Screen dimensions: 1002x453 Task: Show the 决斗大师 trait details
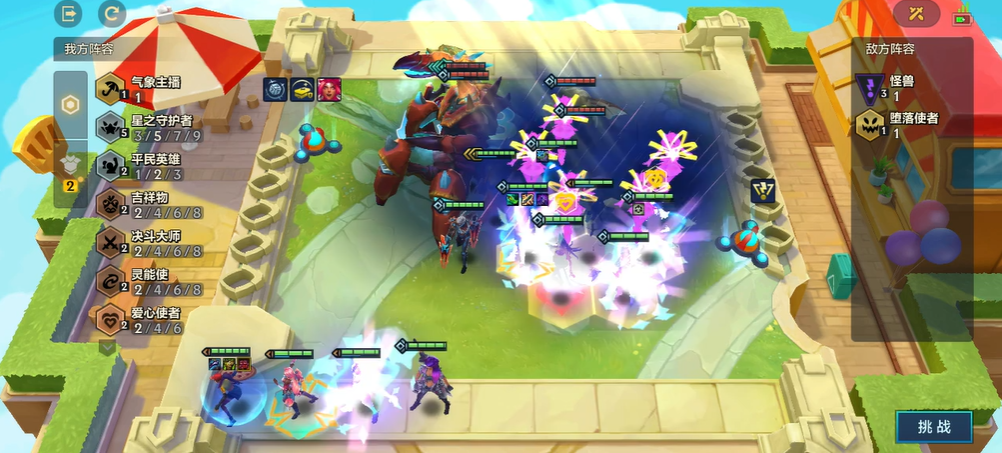click(145, 243)
